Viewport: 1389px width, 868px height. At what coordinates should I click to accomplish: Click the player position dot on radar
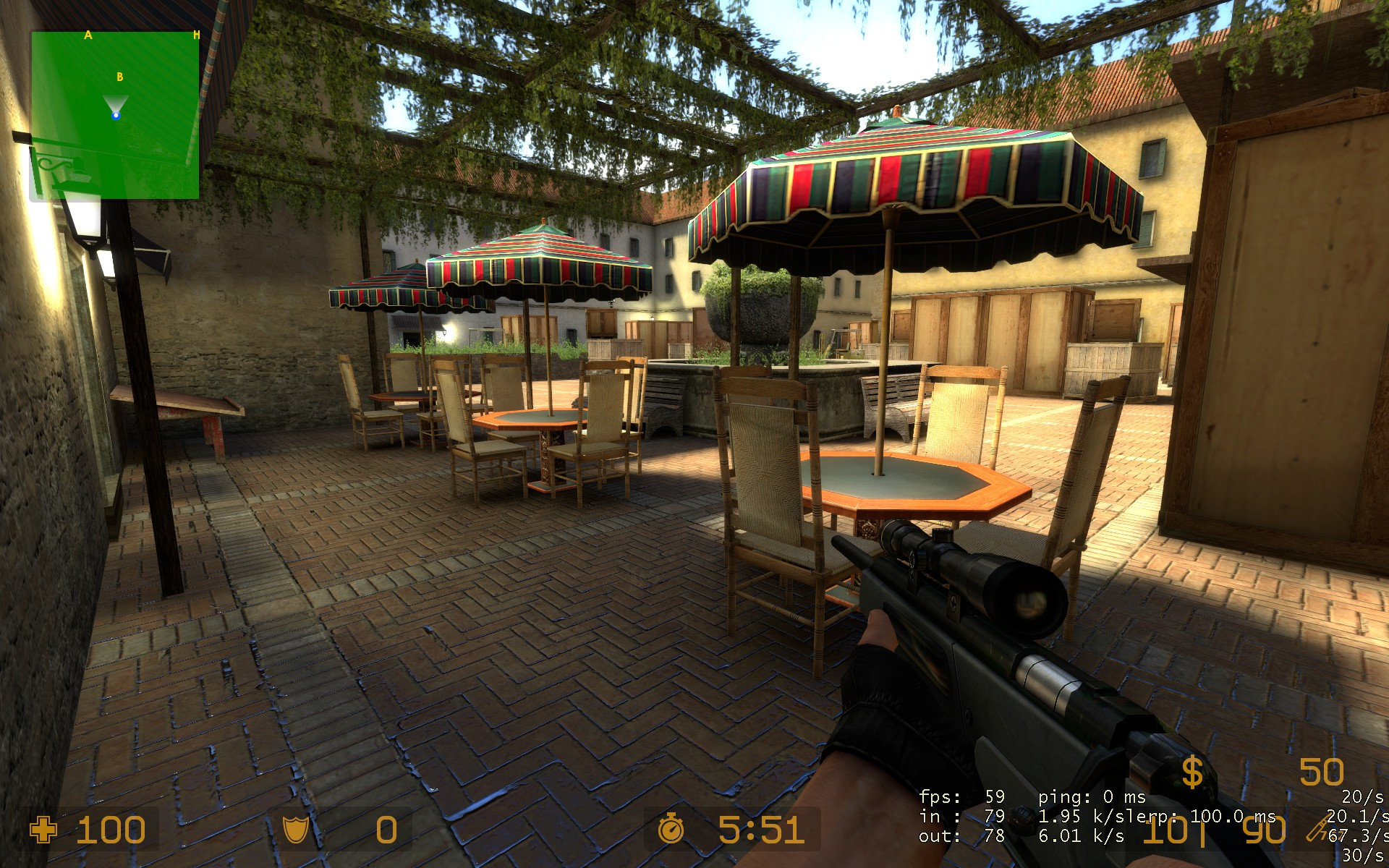[116, 115]
